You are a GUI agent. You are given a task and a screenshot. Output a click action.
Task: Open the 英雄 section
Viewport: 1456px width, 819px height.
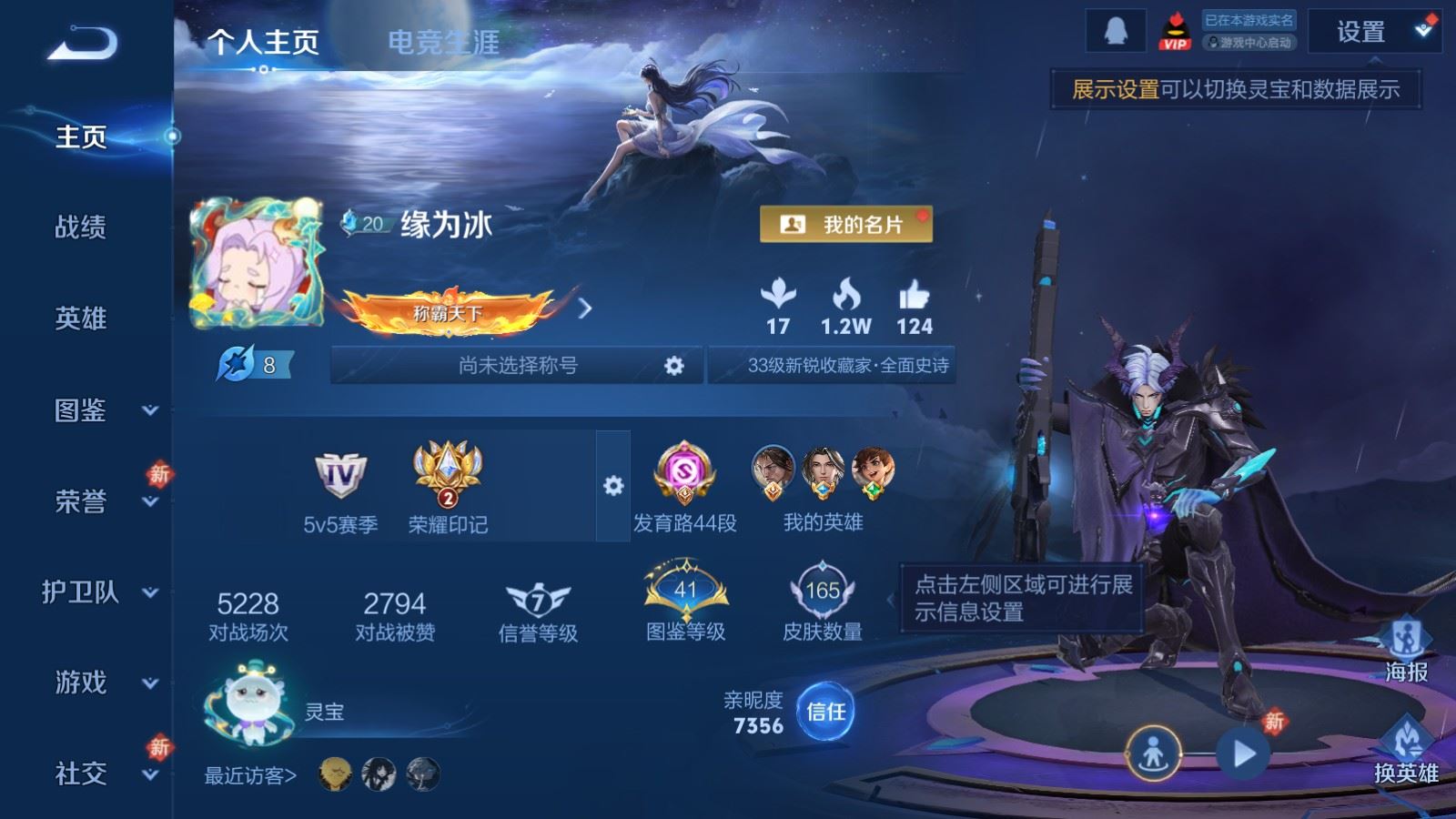[x=80, y=318]
